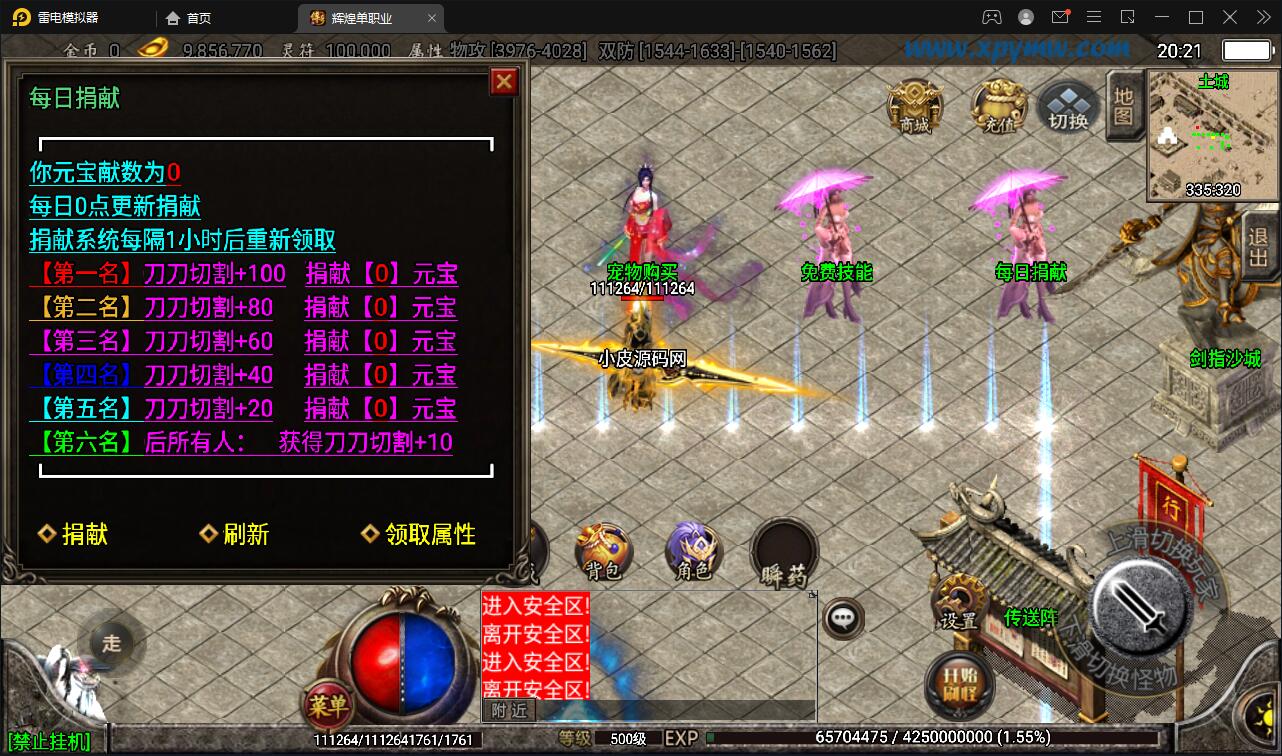
Task: Switch to the 首页 tab
Action: [x=187, y=17]
